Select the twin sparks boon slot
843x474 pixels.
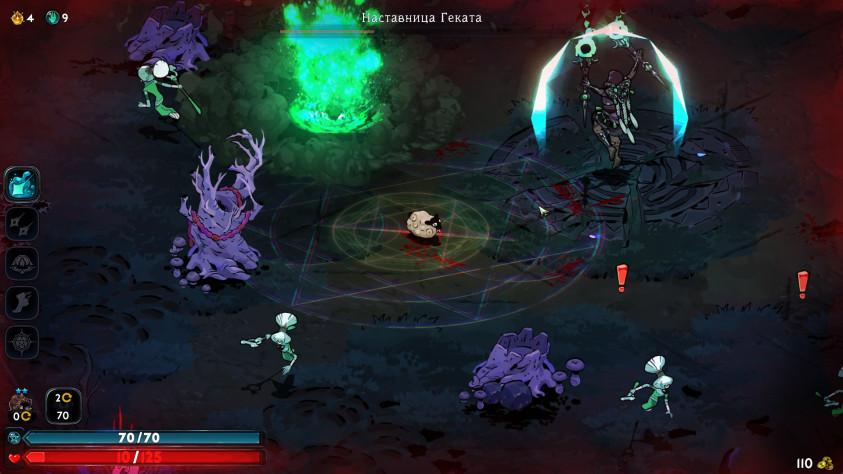(22, 223)
